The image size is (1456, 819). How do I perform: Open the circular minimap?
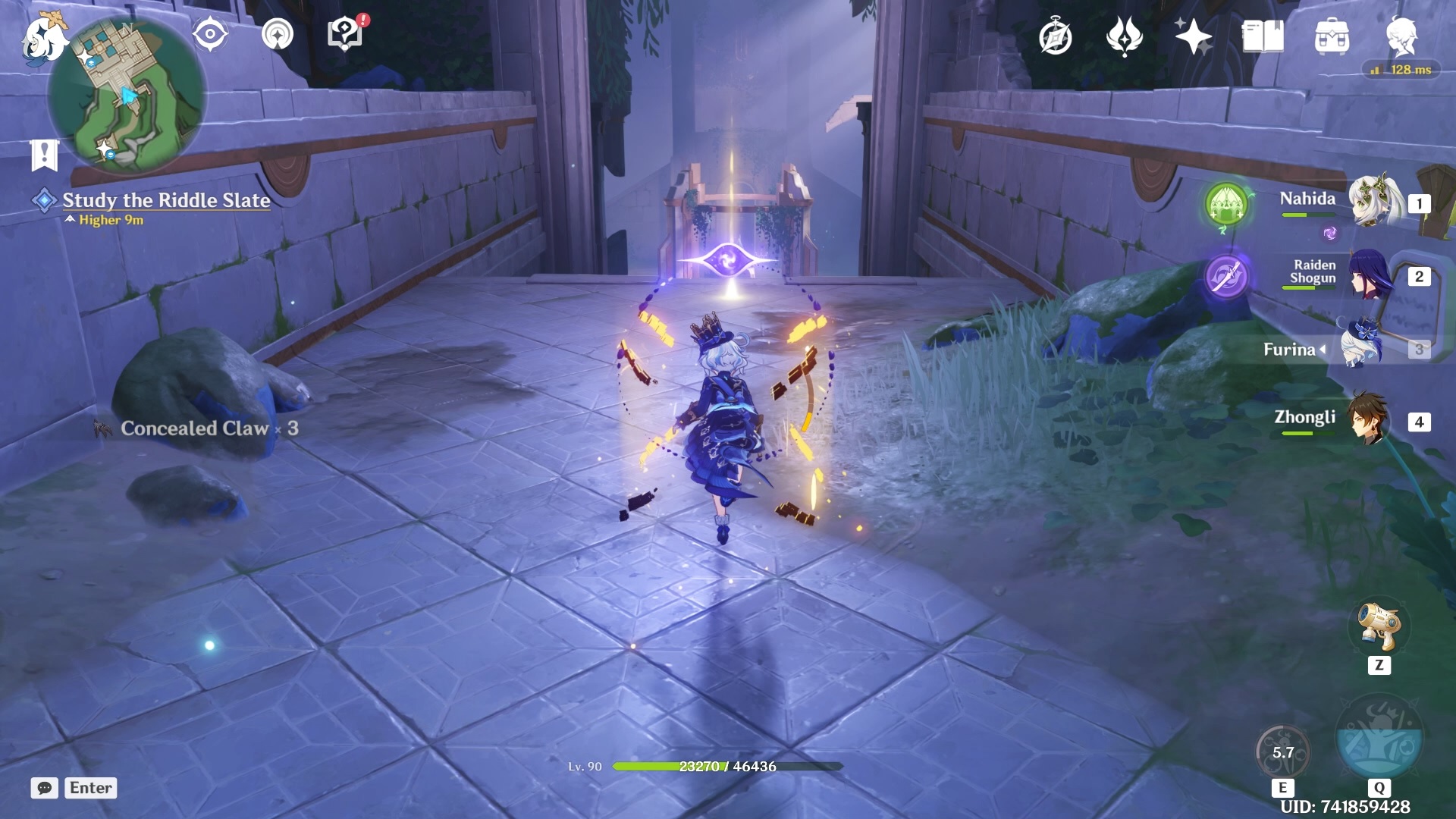point(127,96)
